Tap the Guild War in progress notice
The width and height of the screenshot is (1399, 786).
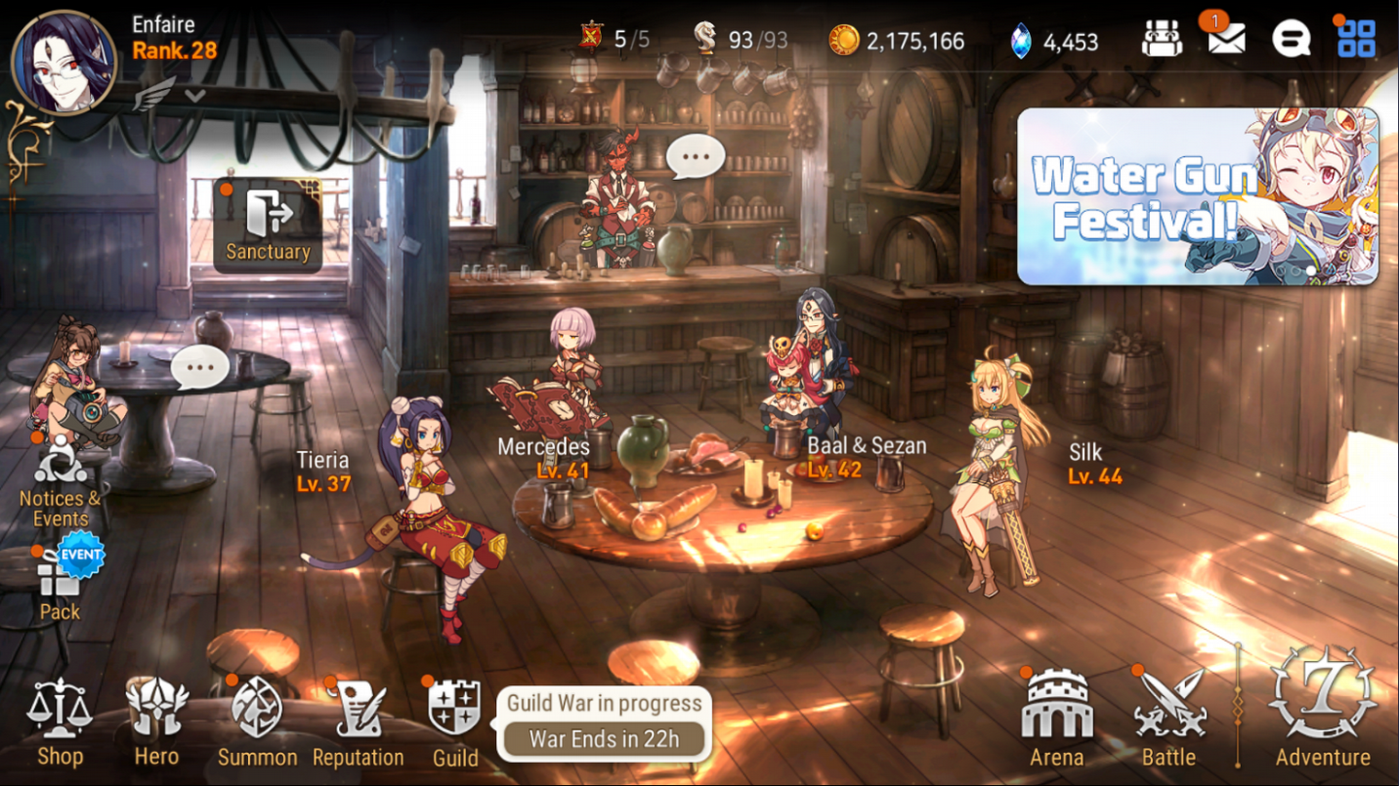pos(603,723)
